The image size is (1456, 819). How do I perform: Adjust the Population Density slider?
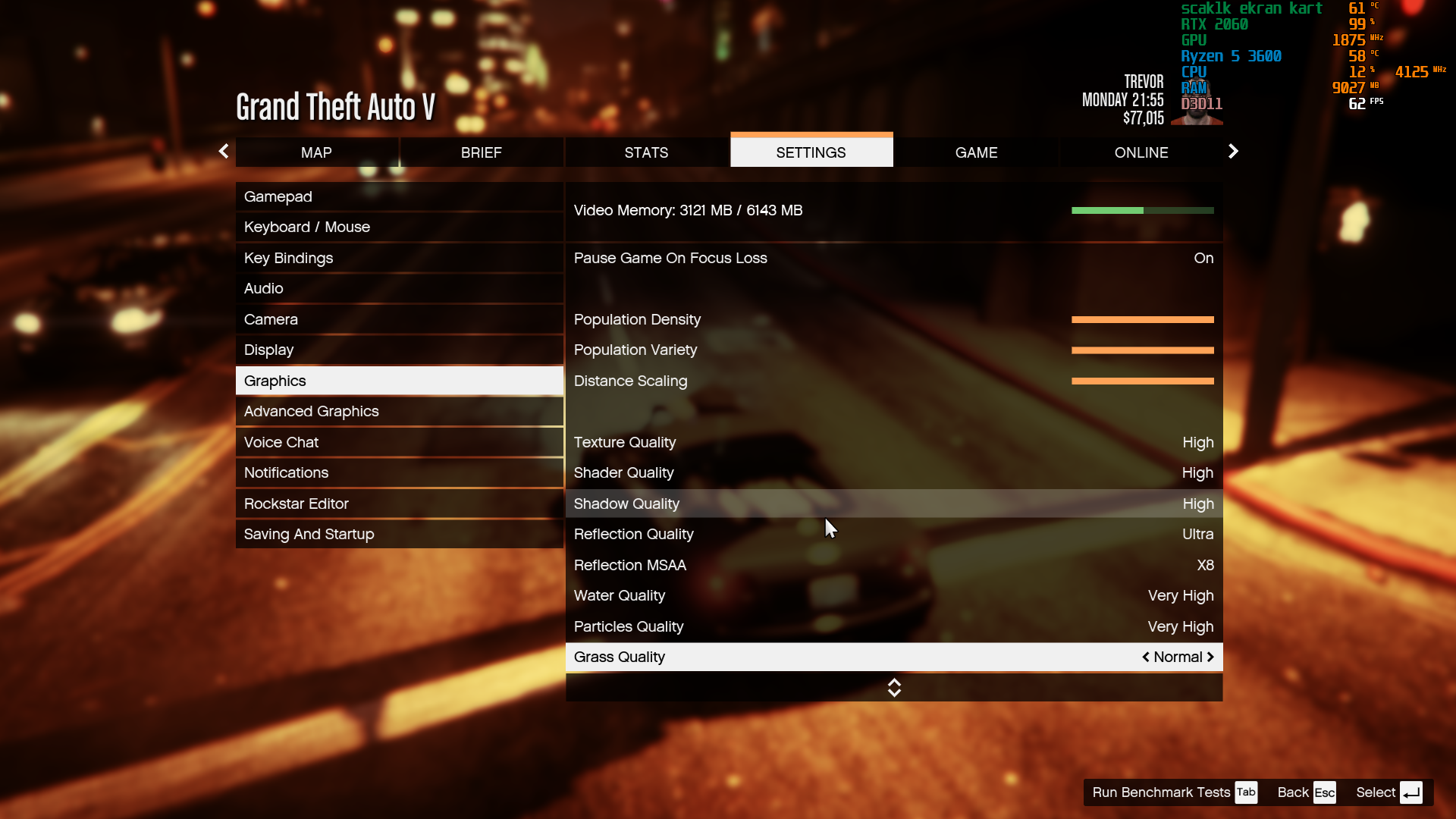(1142, 320)
